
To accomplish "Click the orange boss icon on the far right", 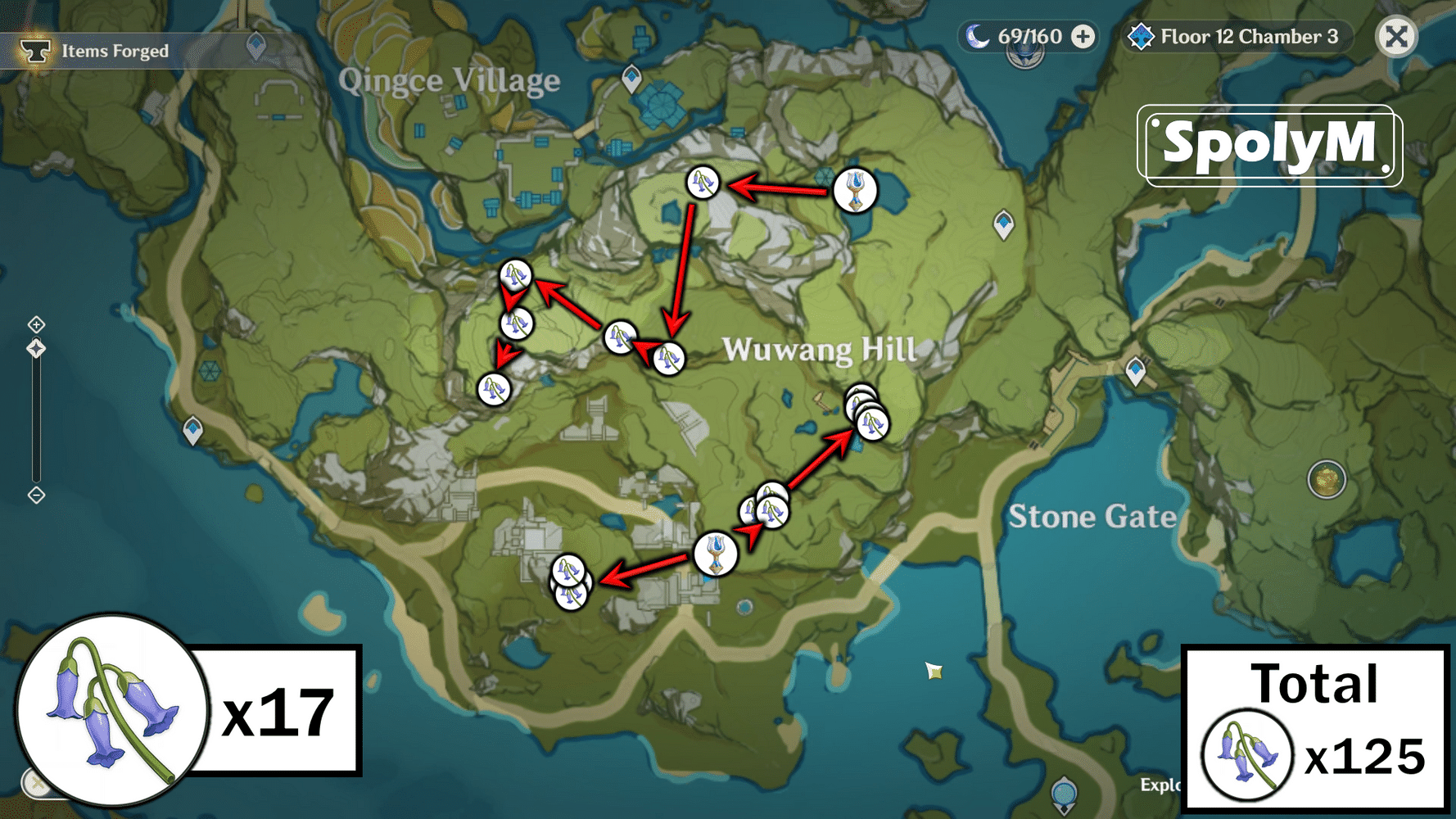I will tap(1327, 478).
